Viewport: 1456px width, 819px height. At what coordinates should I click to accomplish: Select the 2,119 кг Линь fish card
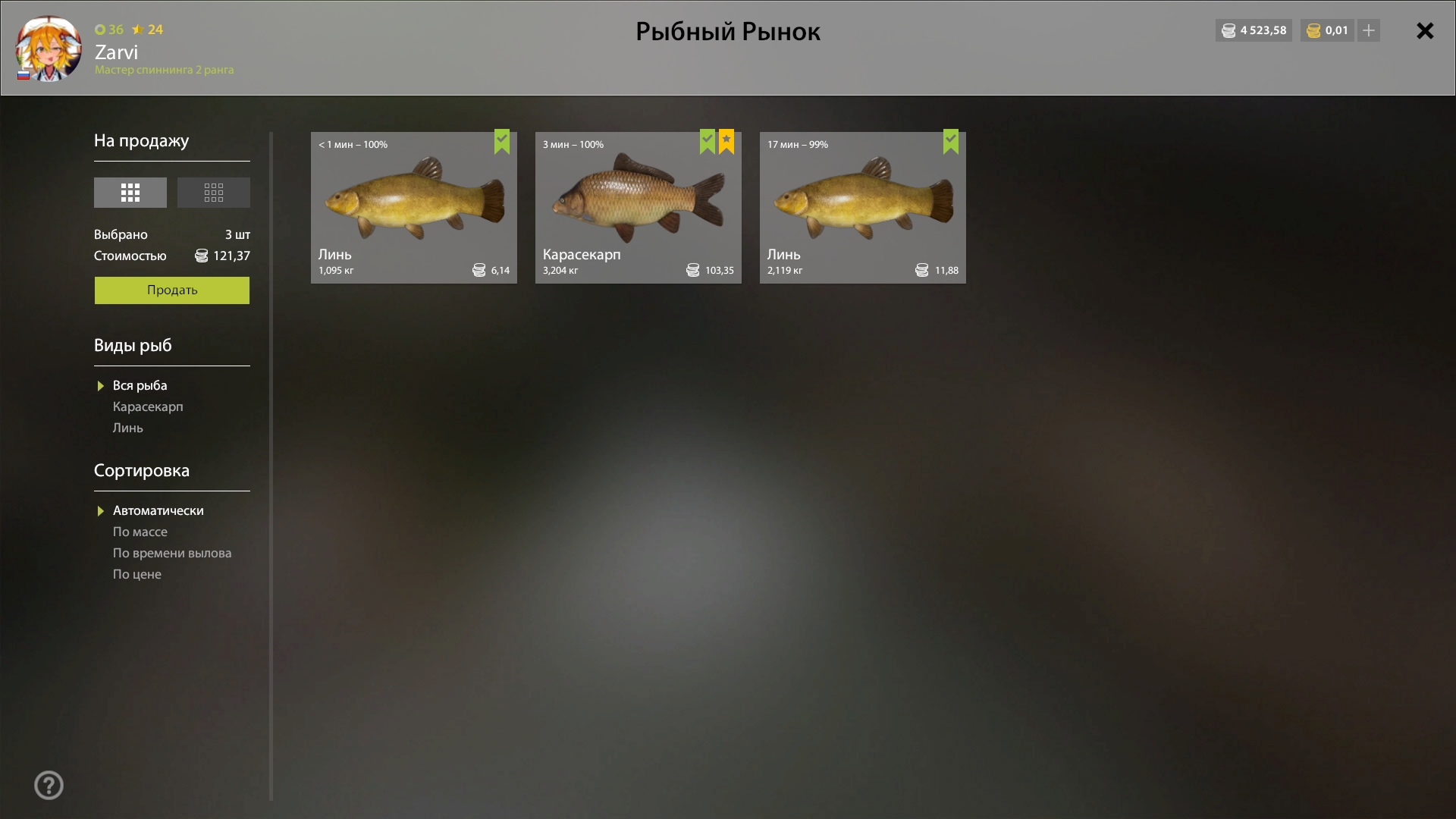pos(862,208)
